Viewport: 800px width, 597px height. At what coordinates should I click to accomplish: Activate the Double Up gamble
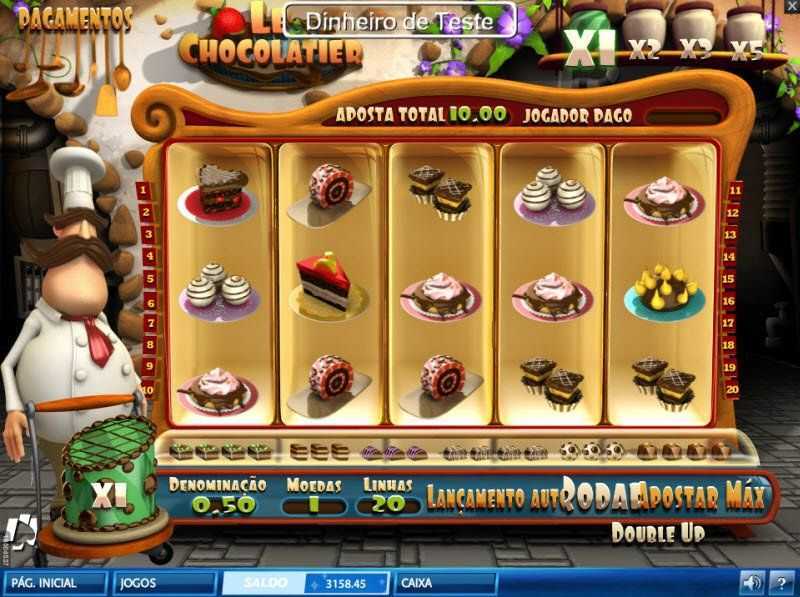657,532
